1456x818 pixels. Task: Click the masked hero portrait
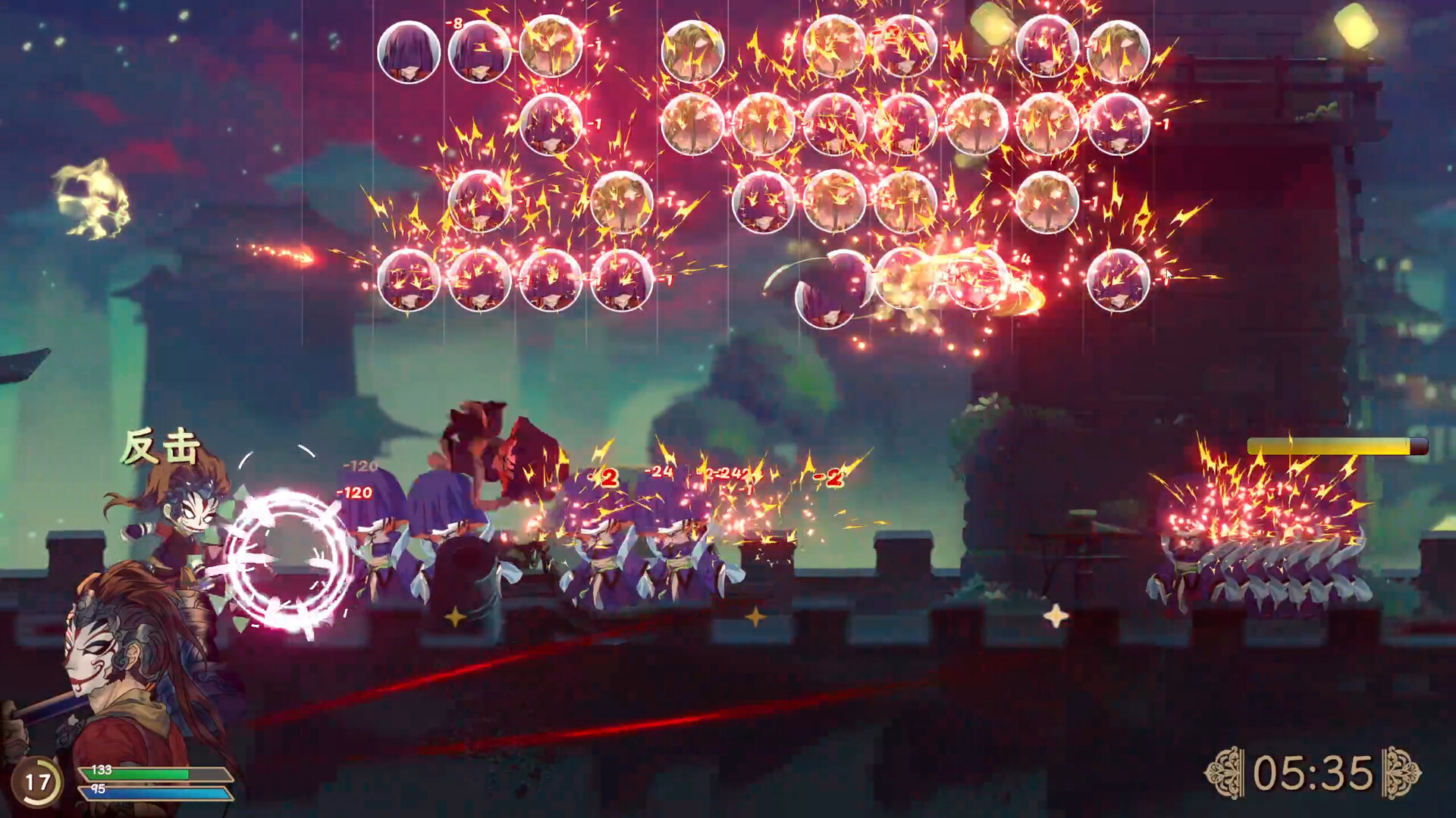coord(121,667)
